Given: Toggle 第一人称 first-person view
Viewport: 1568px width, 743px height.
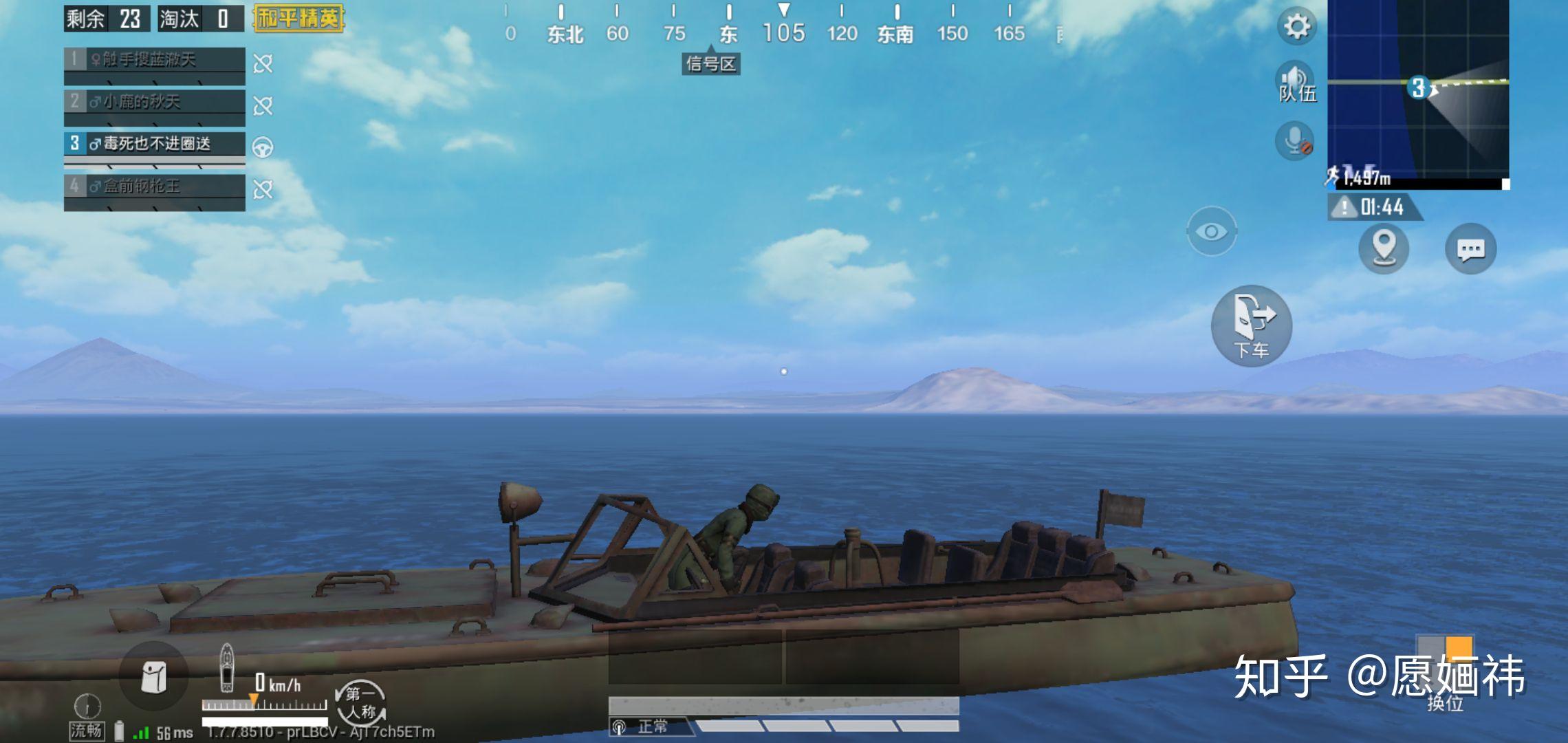Looking at the screenshot, I should 360,703.
